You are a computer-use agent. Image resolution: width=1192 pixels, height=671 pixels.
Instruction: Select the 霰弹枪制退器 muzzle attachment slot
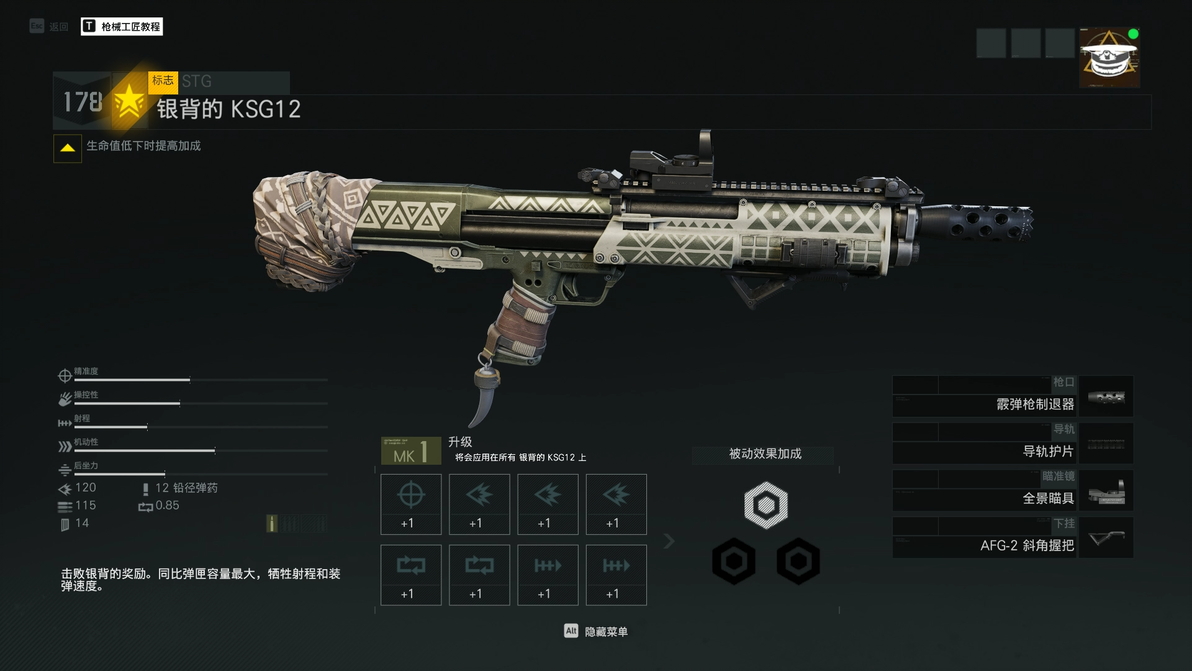click(x=1012, y=397)
